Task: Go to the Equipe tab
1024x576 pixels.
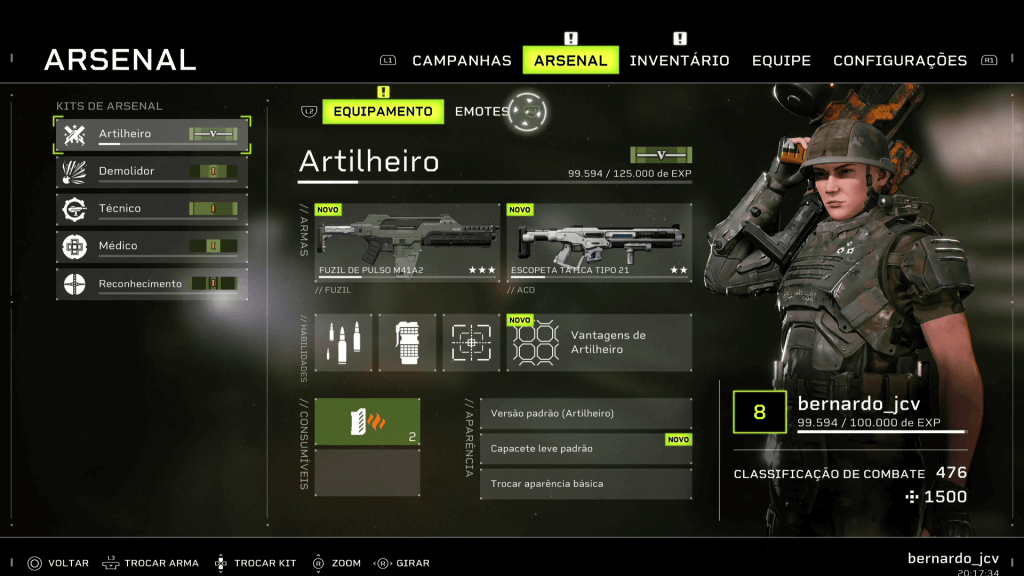Action: tap(781, 61)
